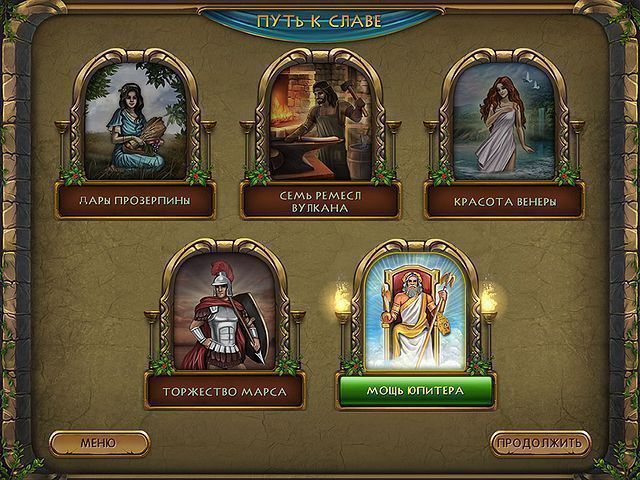Open the Vulcan blacksmith portrait

[321, 118]
